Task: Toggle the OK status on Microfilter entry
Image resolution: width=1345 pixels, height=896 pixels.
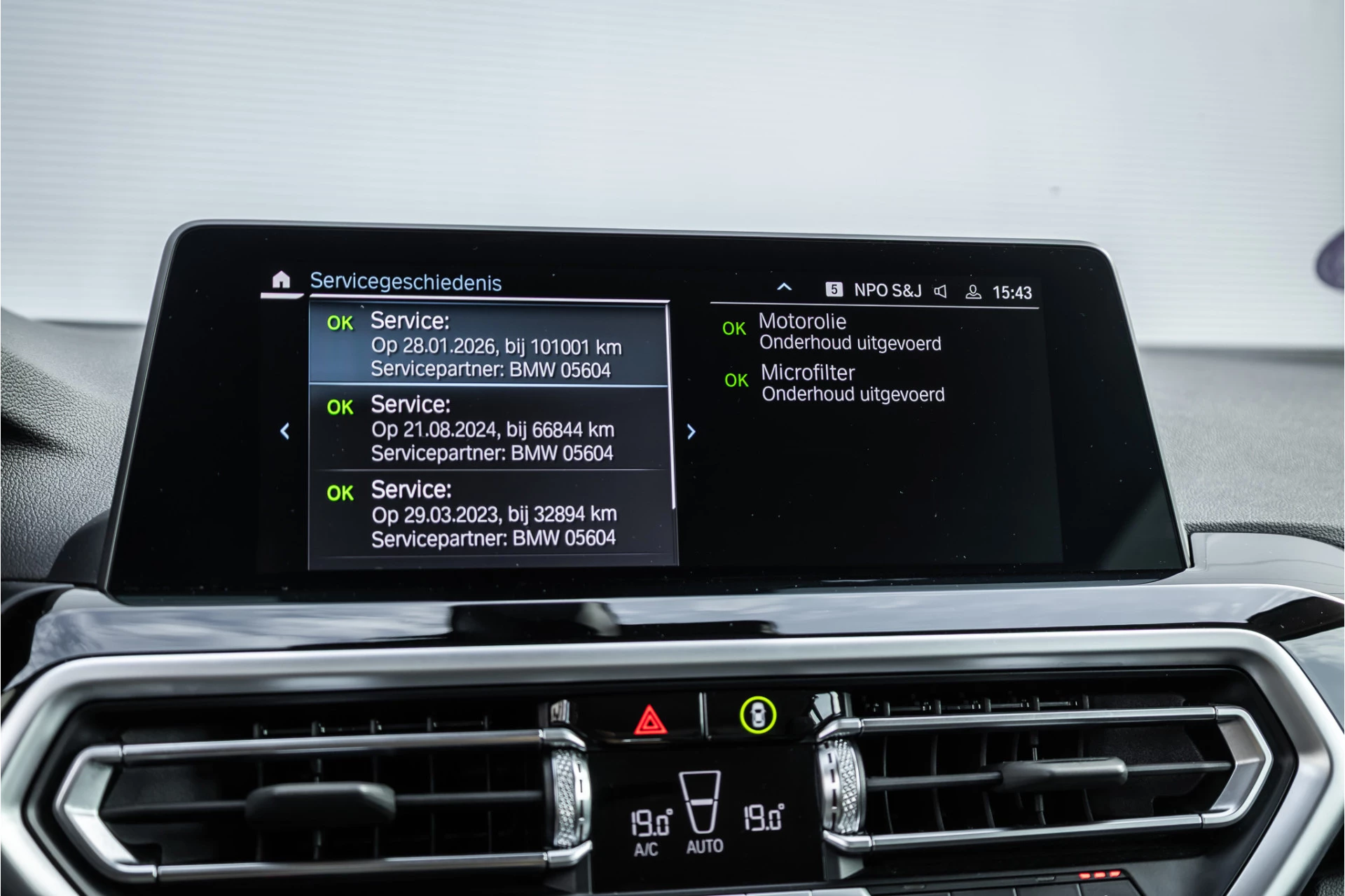Action: coord(736,380)
